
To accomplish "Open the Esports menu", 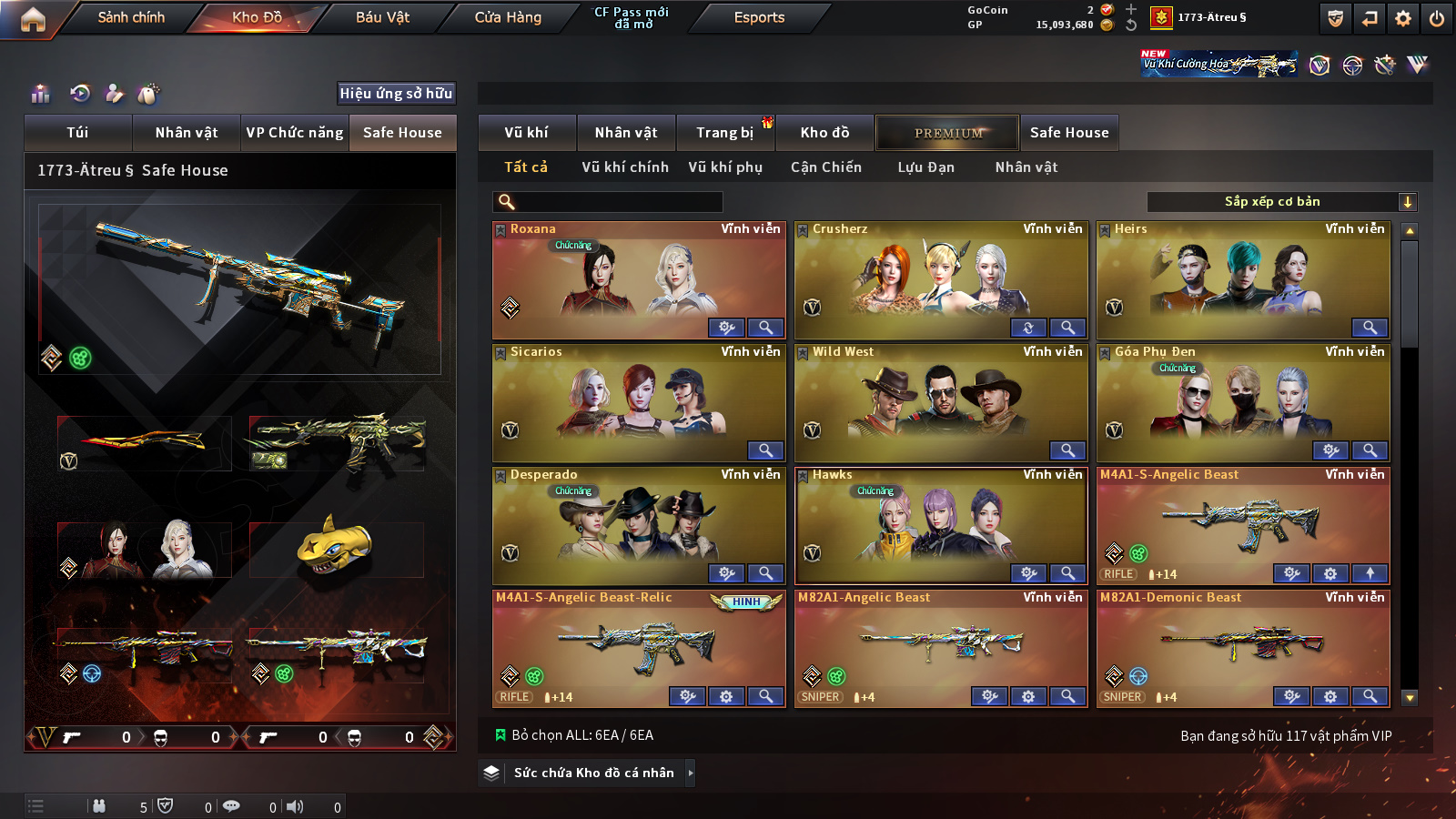I will (x=759, y=17).
